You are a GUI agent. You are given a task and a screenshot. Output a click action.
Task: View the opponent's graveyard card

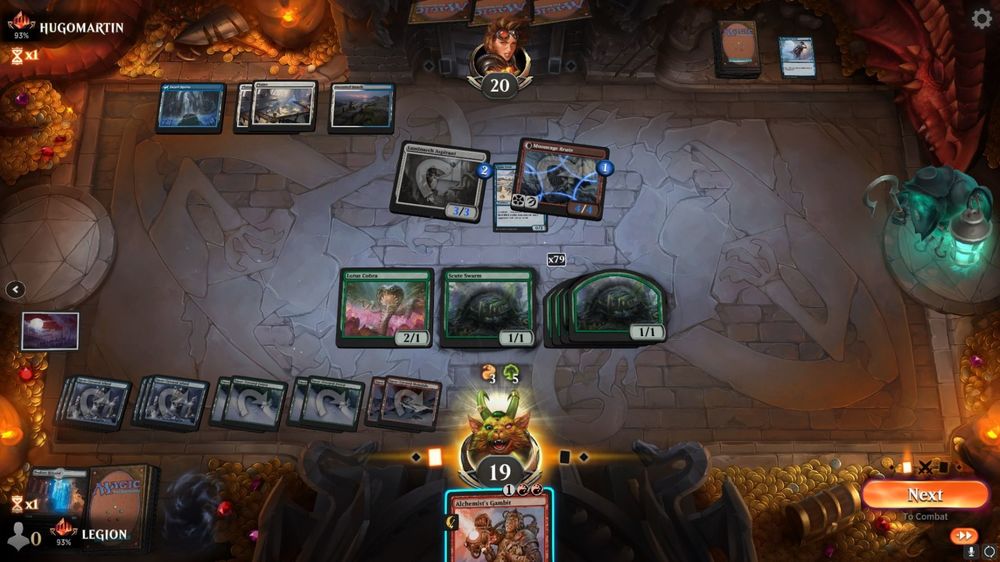797,57
